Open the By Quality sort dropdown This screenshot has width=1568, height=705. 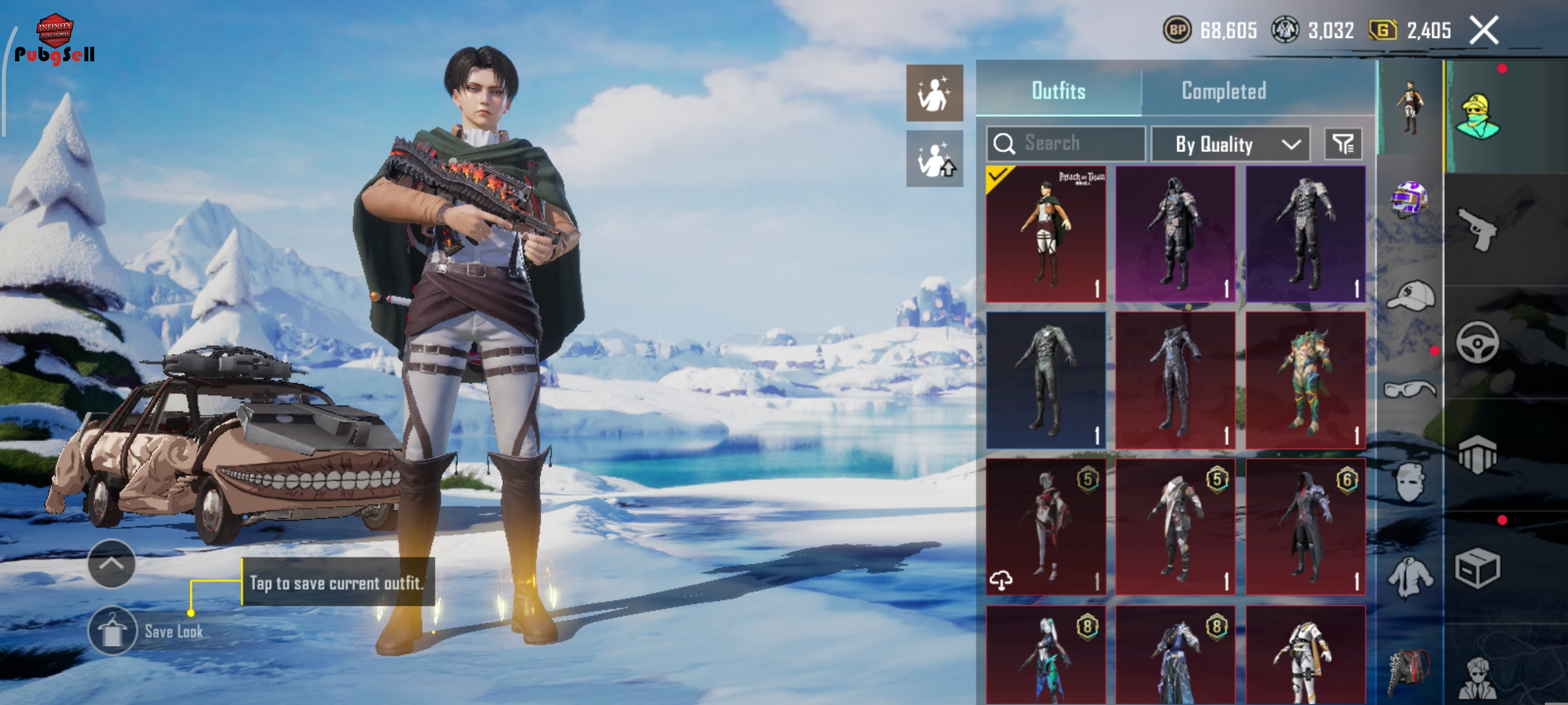point(1230,144)
